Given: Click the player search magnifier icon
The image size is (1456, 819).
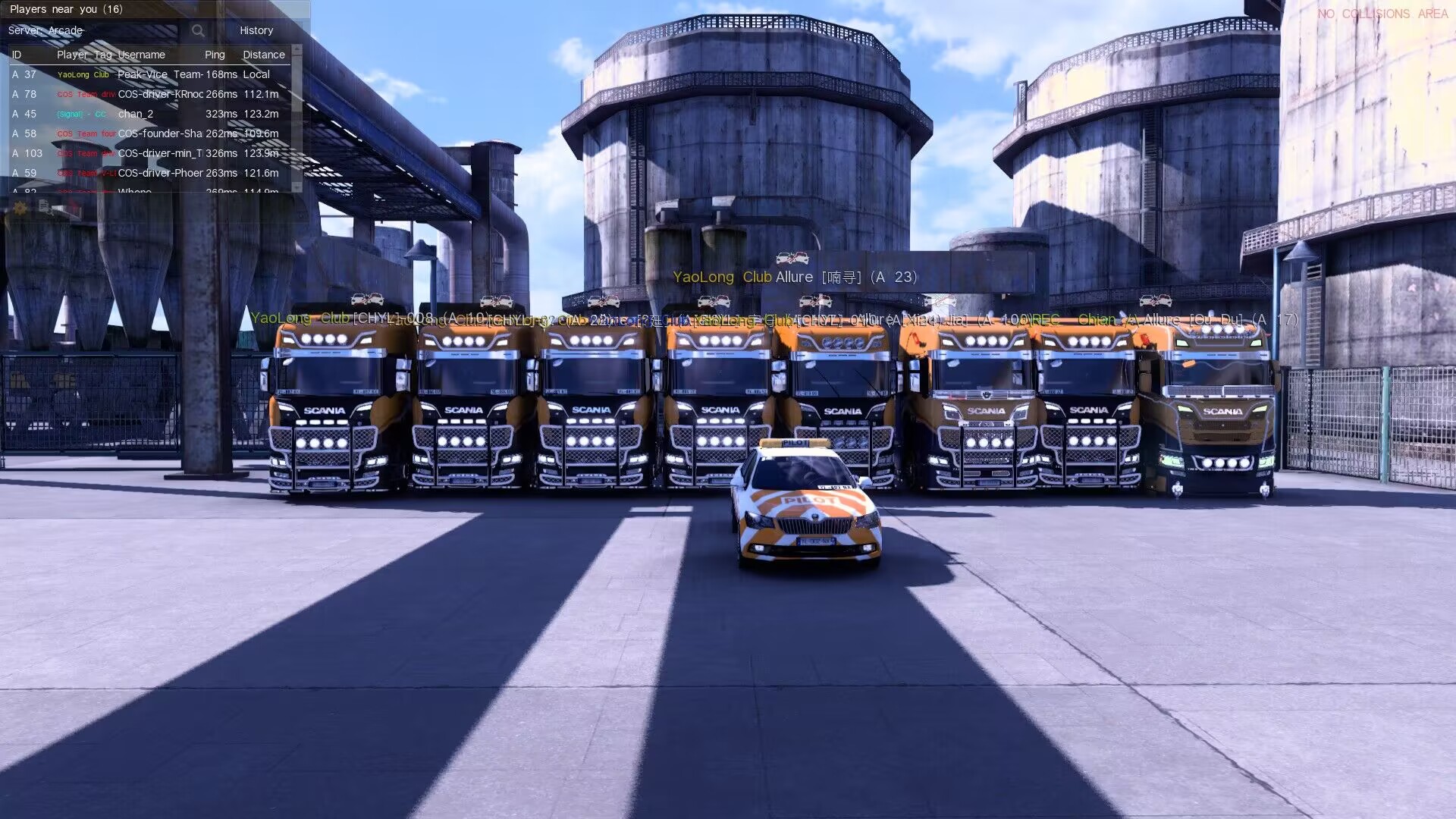Looking at the screenshot, I should pos(198,30).
